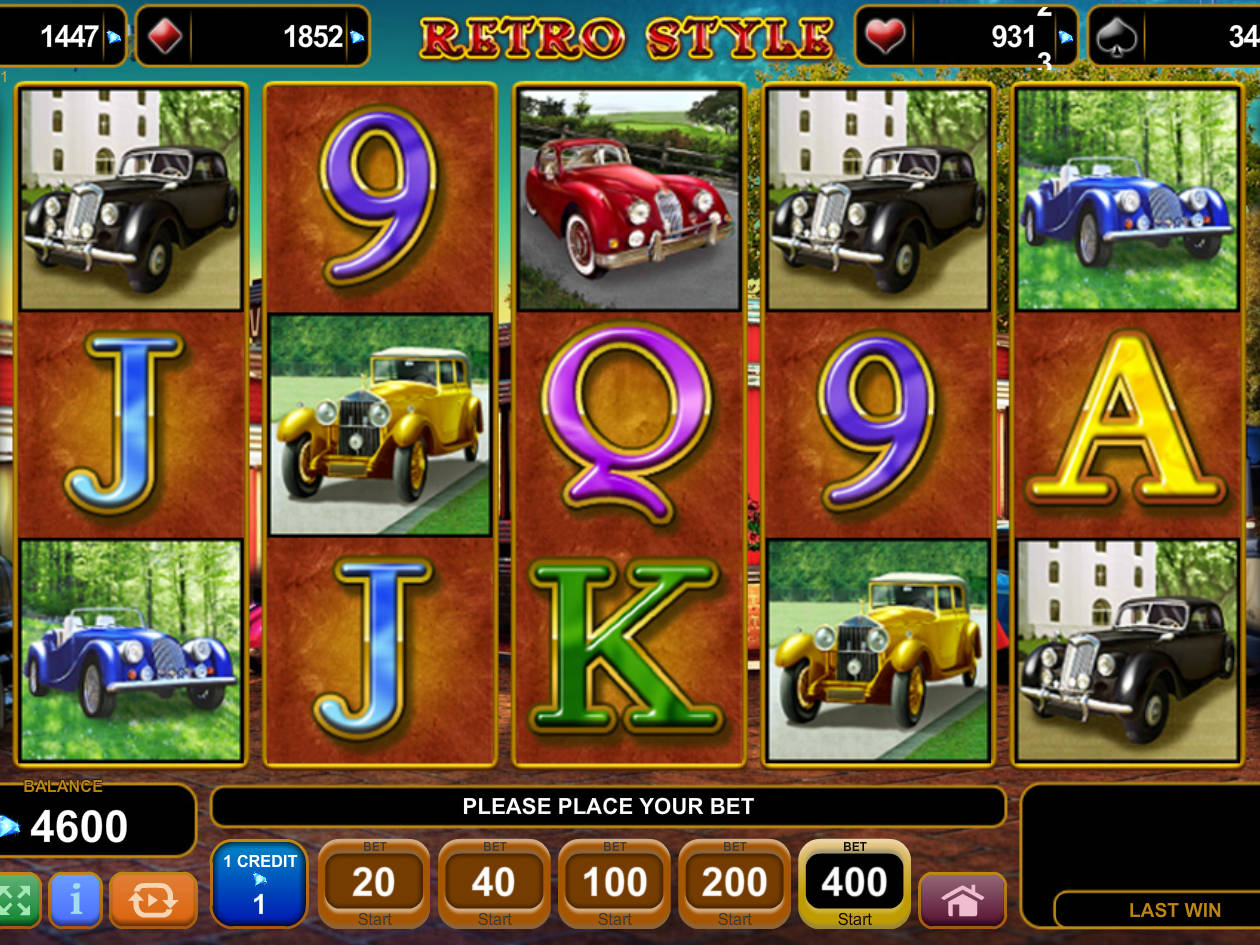Start a spin with bet 20
This screenshot has height=945, width=1260.
point(374,884)
